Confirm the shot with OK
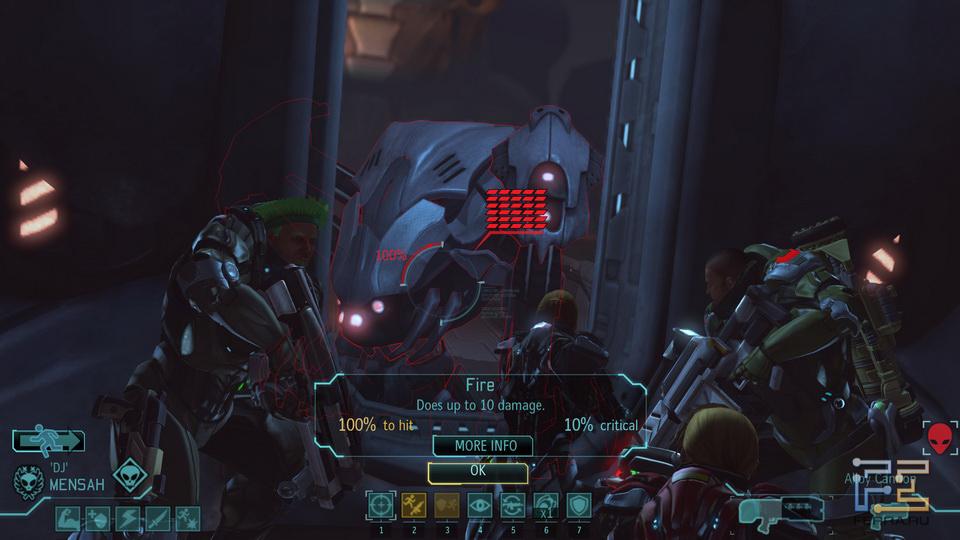The height and width of the screenshot is (540, 960). (478, 469)
